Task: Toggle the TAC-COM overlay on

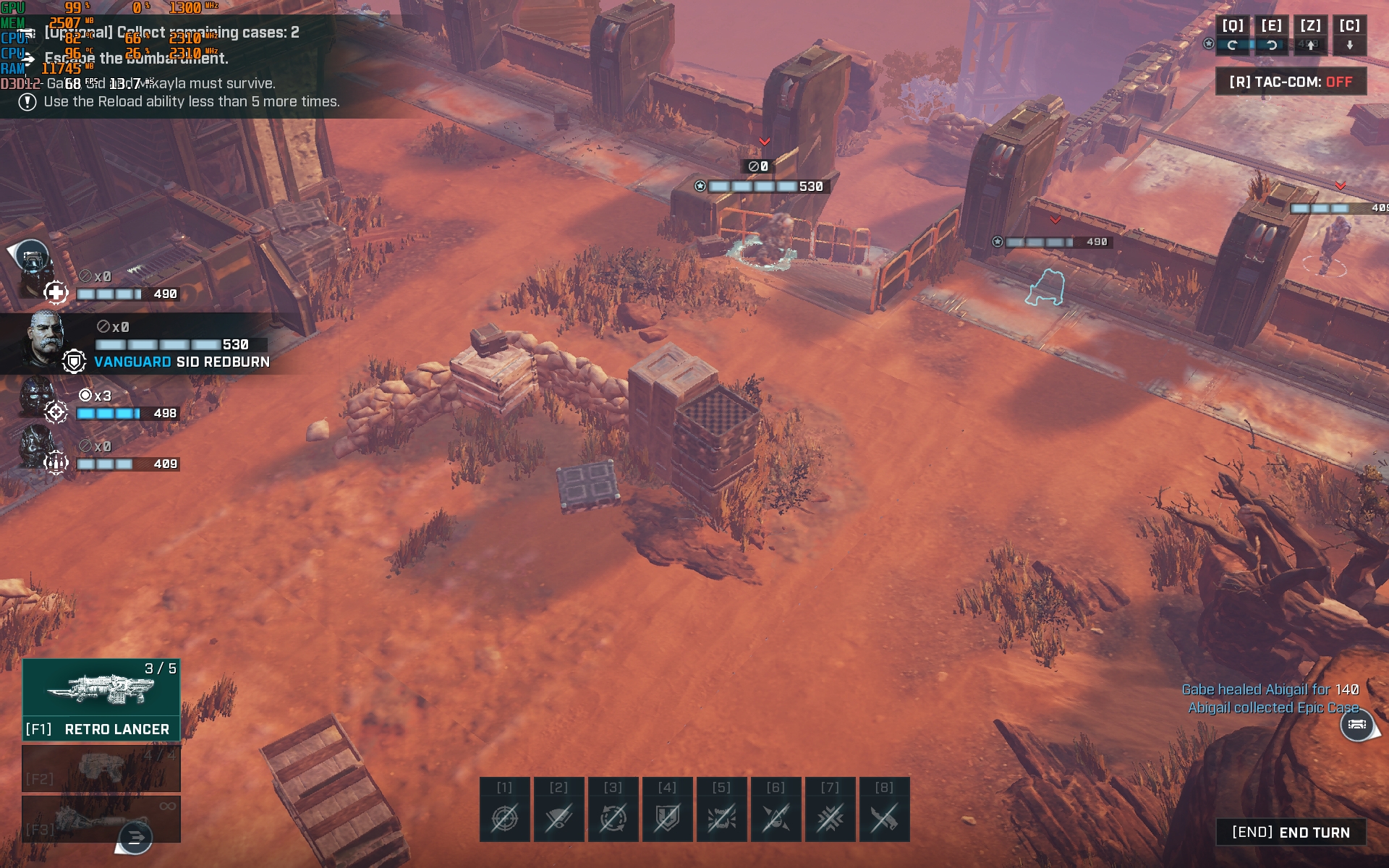Action: point(1291,82)
